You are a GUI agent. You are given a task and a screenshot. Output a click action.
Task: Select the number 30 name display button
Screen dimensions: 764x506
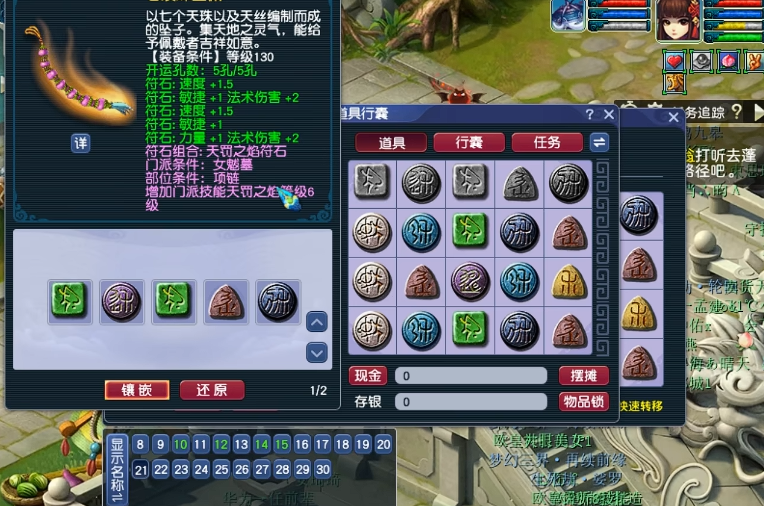(322, 469)
